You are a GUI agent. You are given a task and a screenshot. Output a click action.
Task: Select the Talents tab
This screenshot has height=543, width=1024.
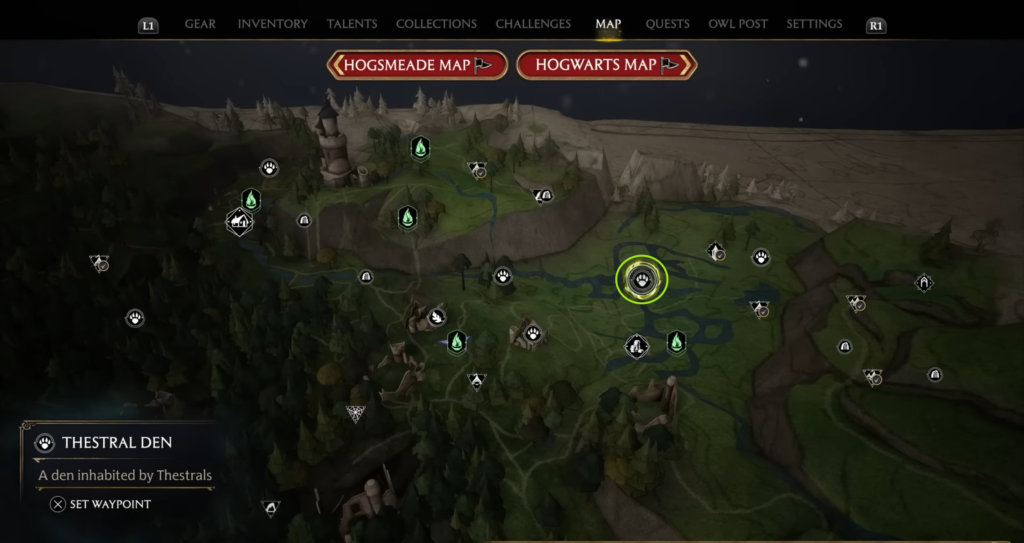[x=351, y=24]
